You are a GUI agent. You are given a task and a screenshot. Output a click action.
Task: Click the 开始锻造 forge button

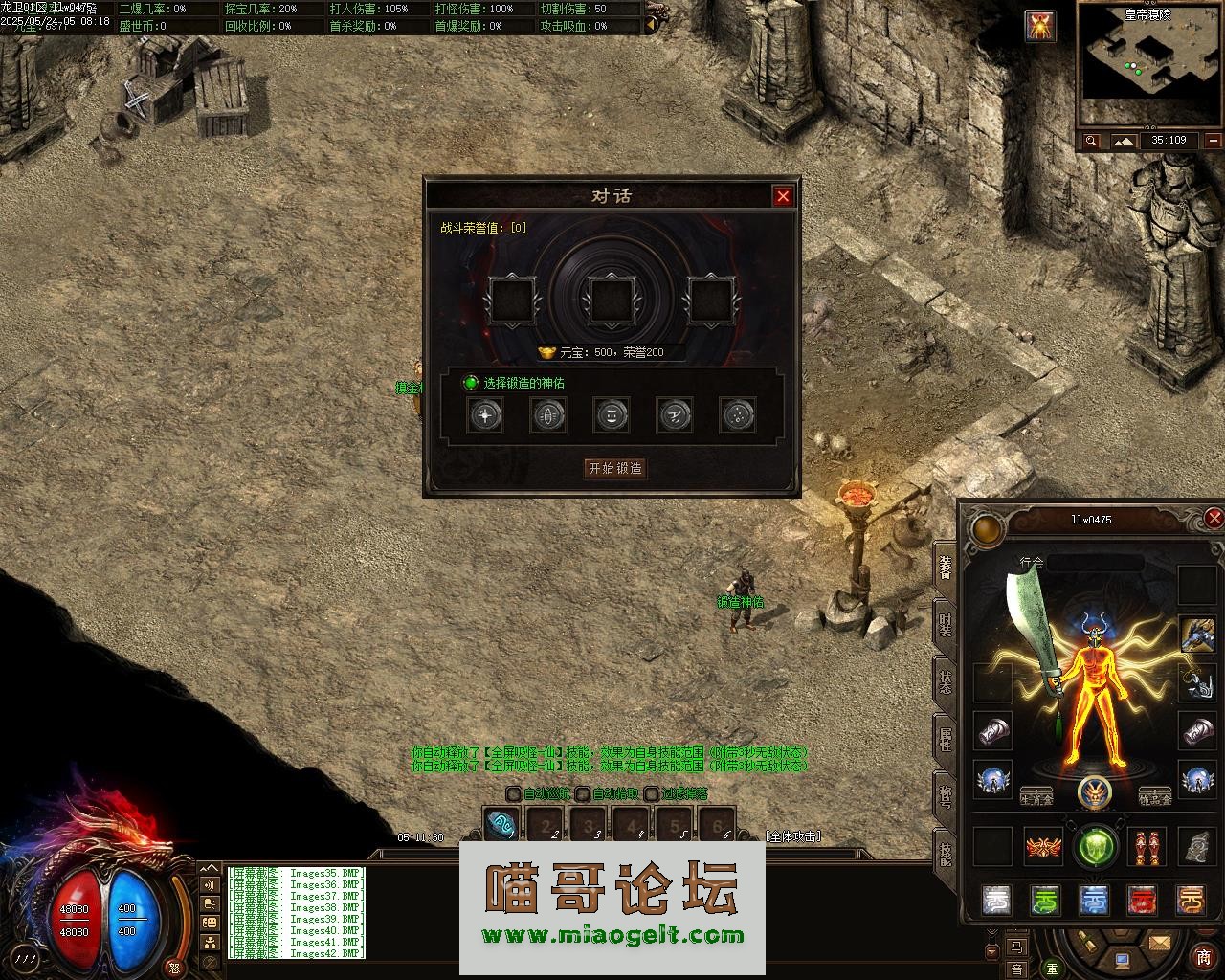pos(615,468)
